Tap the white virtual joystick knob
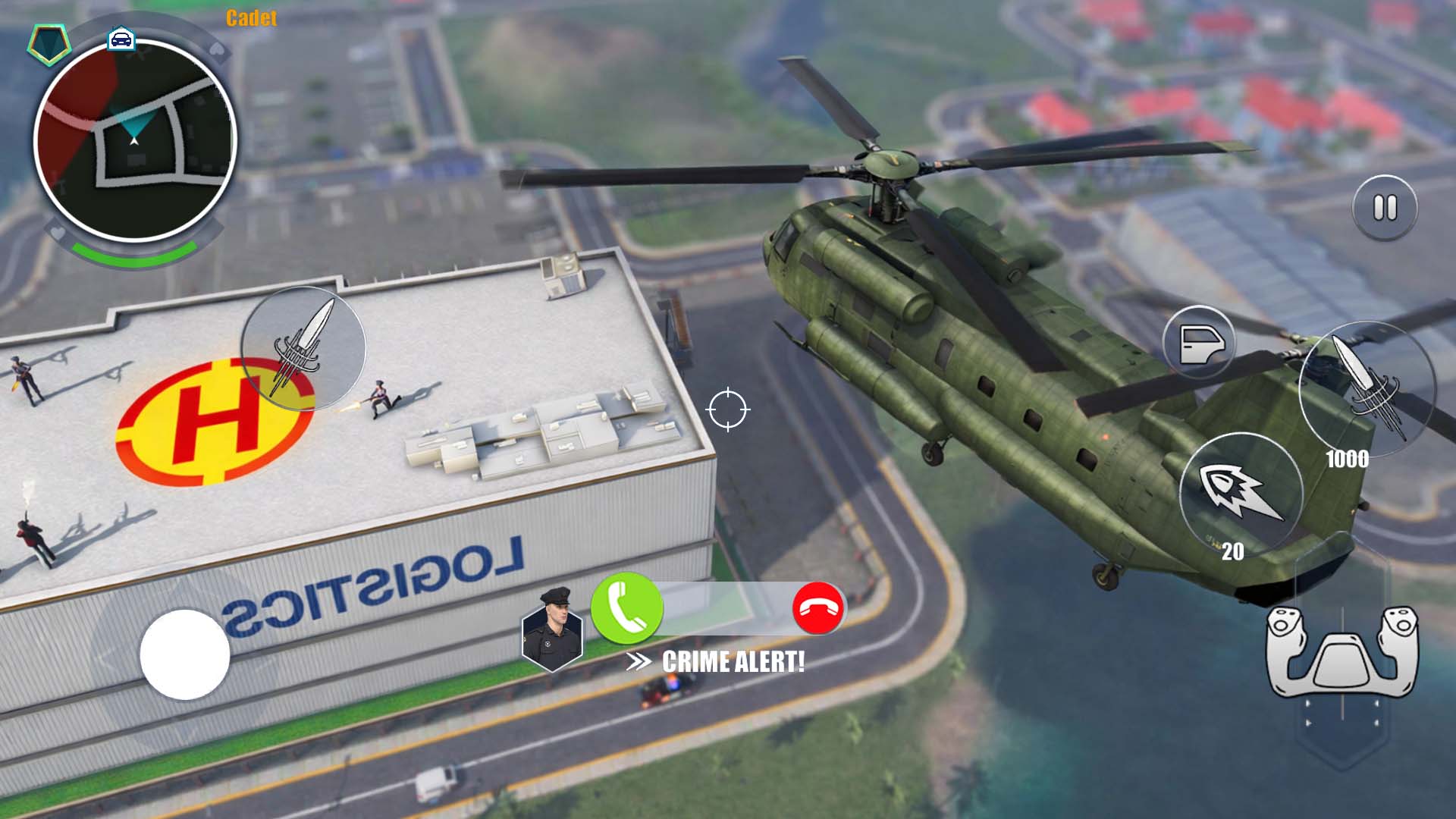This screenshot has width=1456, height=819. coord(185,654)
